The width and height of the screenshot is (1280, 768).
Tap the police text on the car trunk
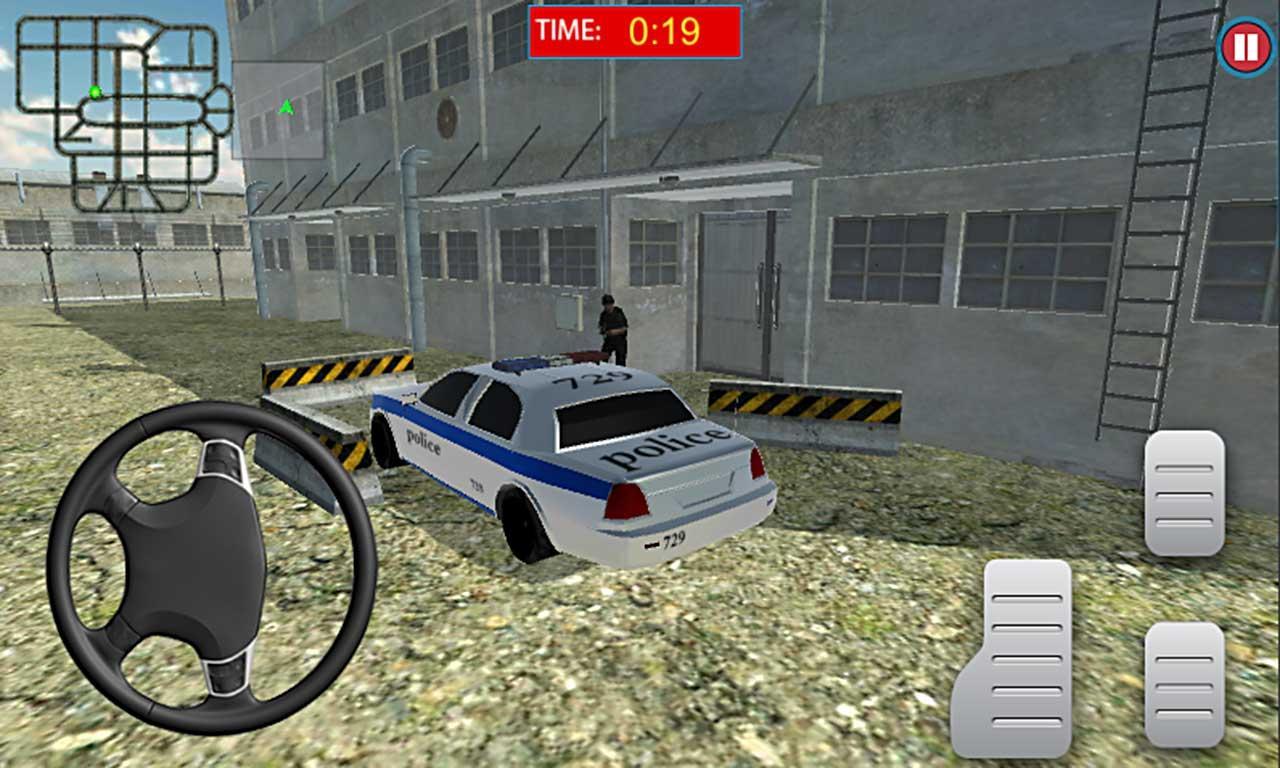662,445
